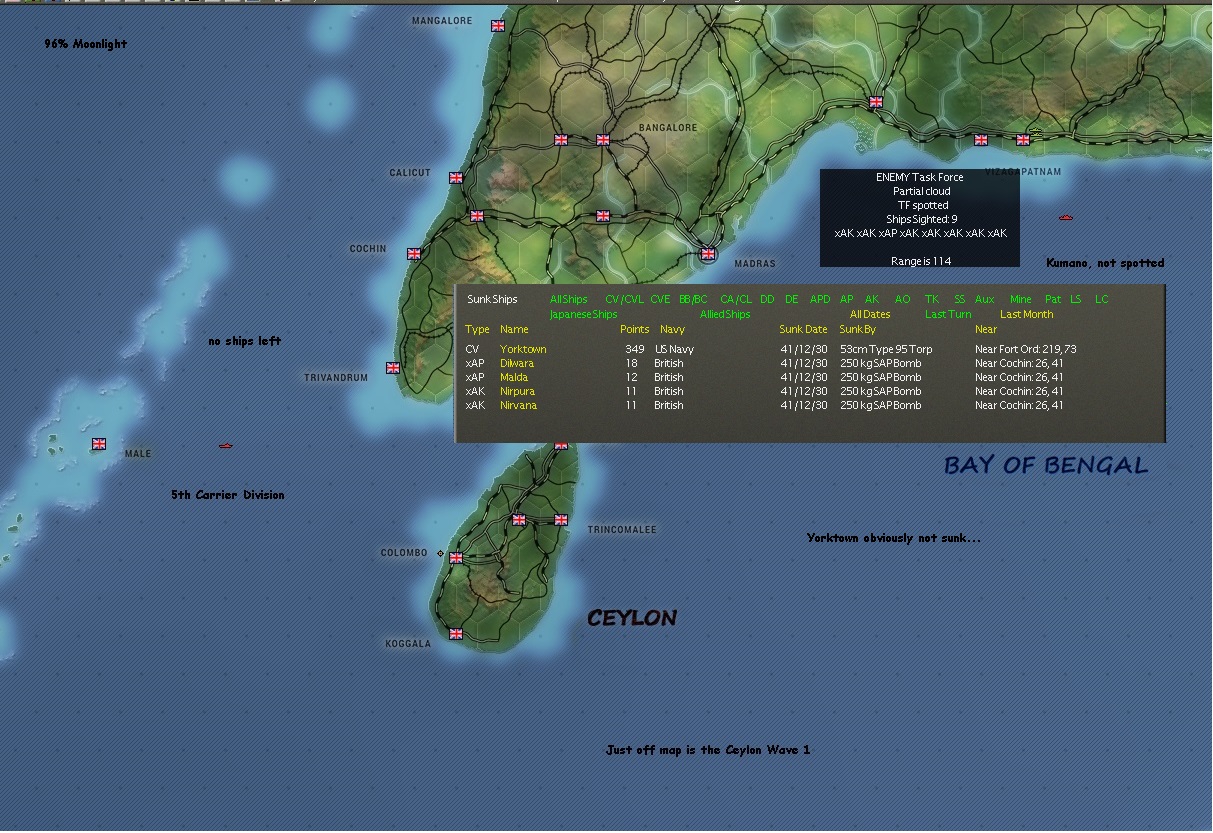The width and height of the screenshot is (1213, 833).
Task: Show AlliedShips sunk list
Action: point(725,314)
